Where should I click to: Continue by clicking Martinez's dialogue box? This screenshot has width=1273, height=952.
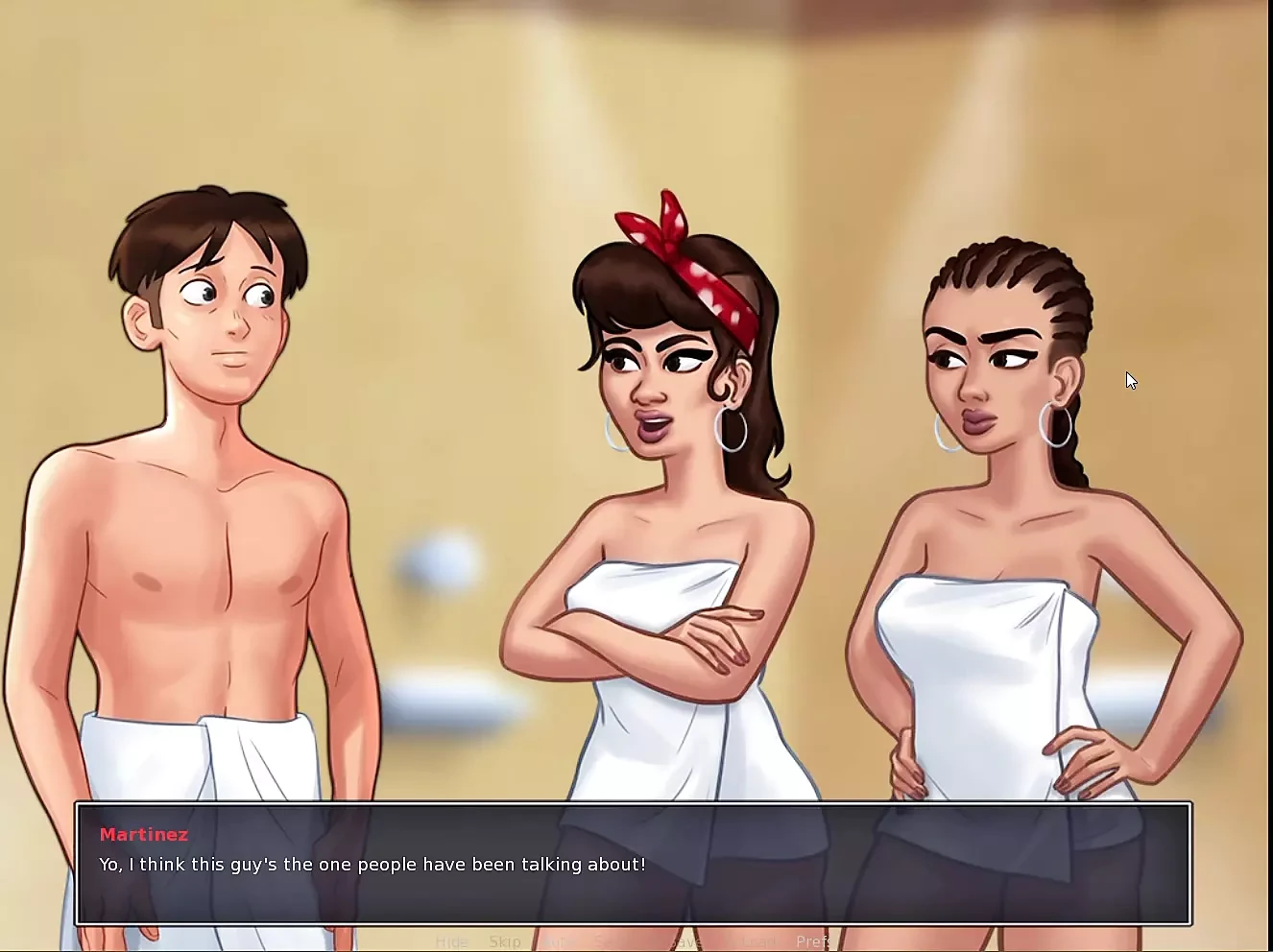634,864
